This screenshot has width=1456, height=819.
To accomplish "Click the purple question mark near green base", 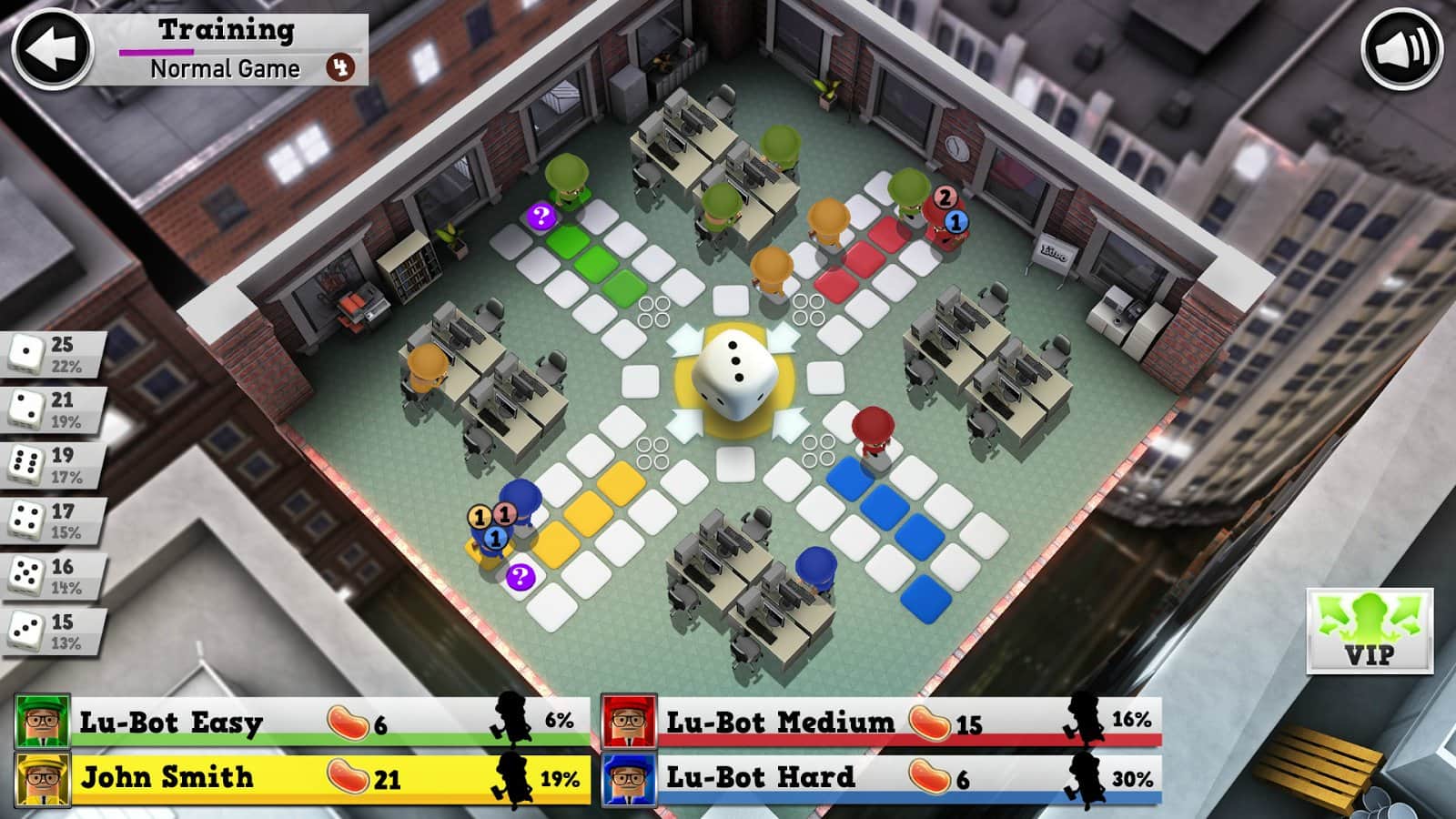I will (x=541, y=217).
